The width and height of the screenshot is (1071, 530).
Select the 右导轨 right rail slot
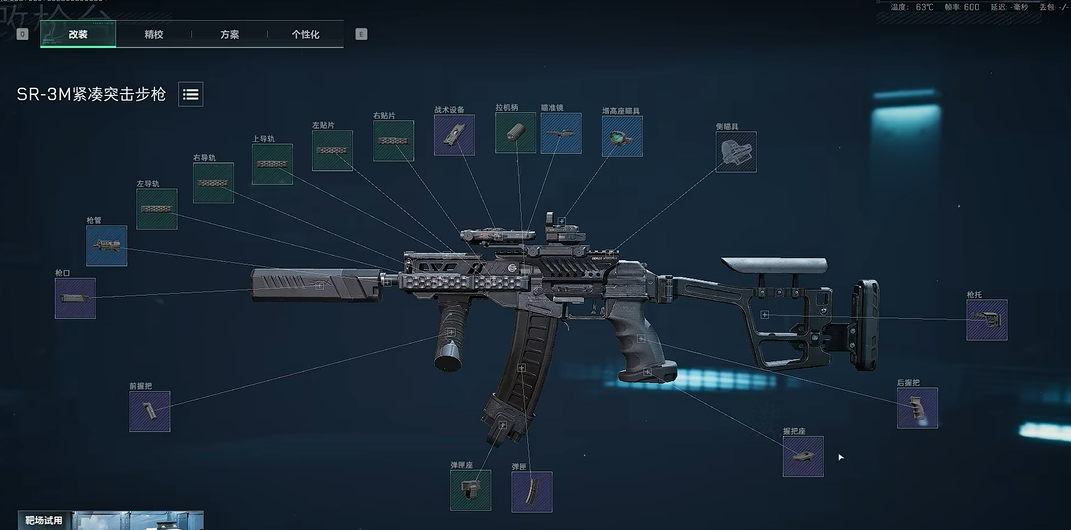click(213, 183)
